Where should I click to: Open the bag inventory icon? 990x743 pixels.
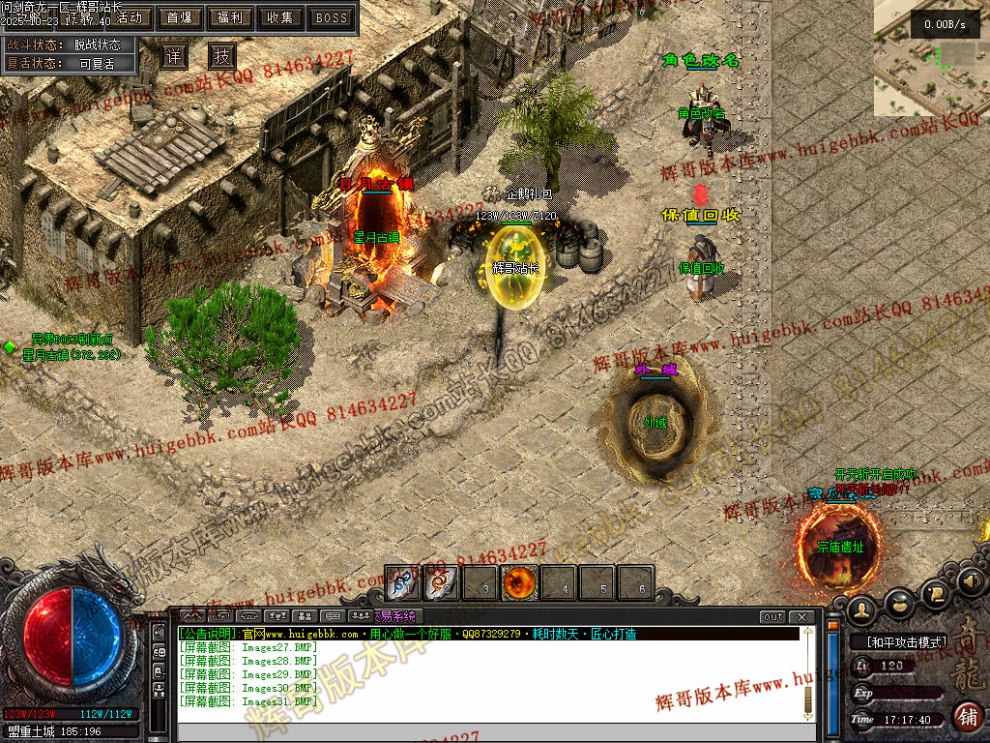click(900, 603)
